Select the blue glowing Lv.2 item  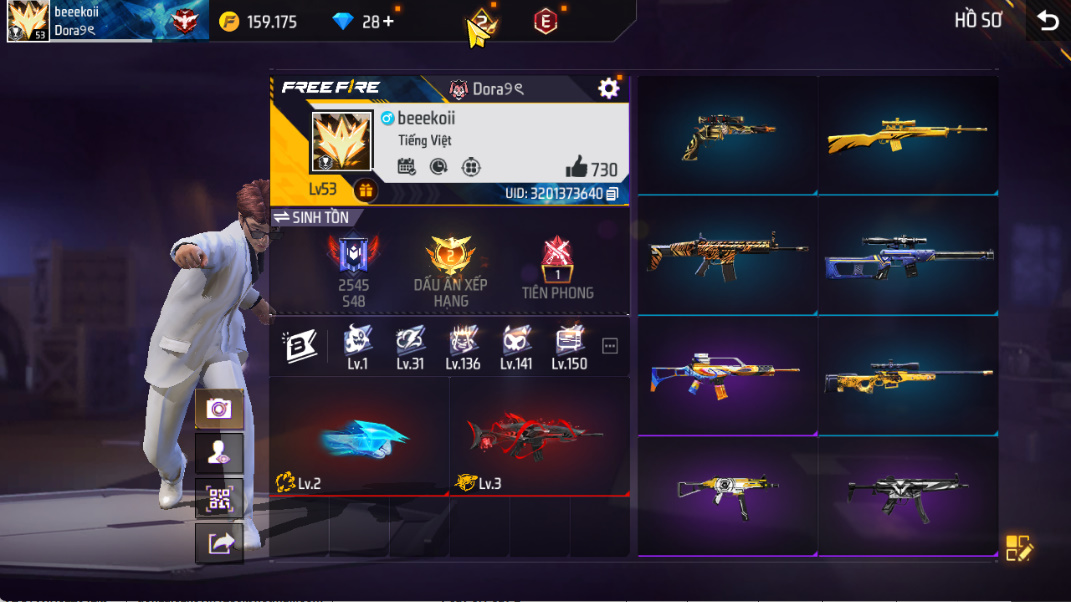point(360,438)
